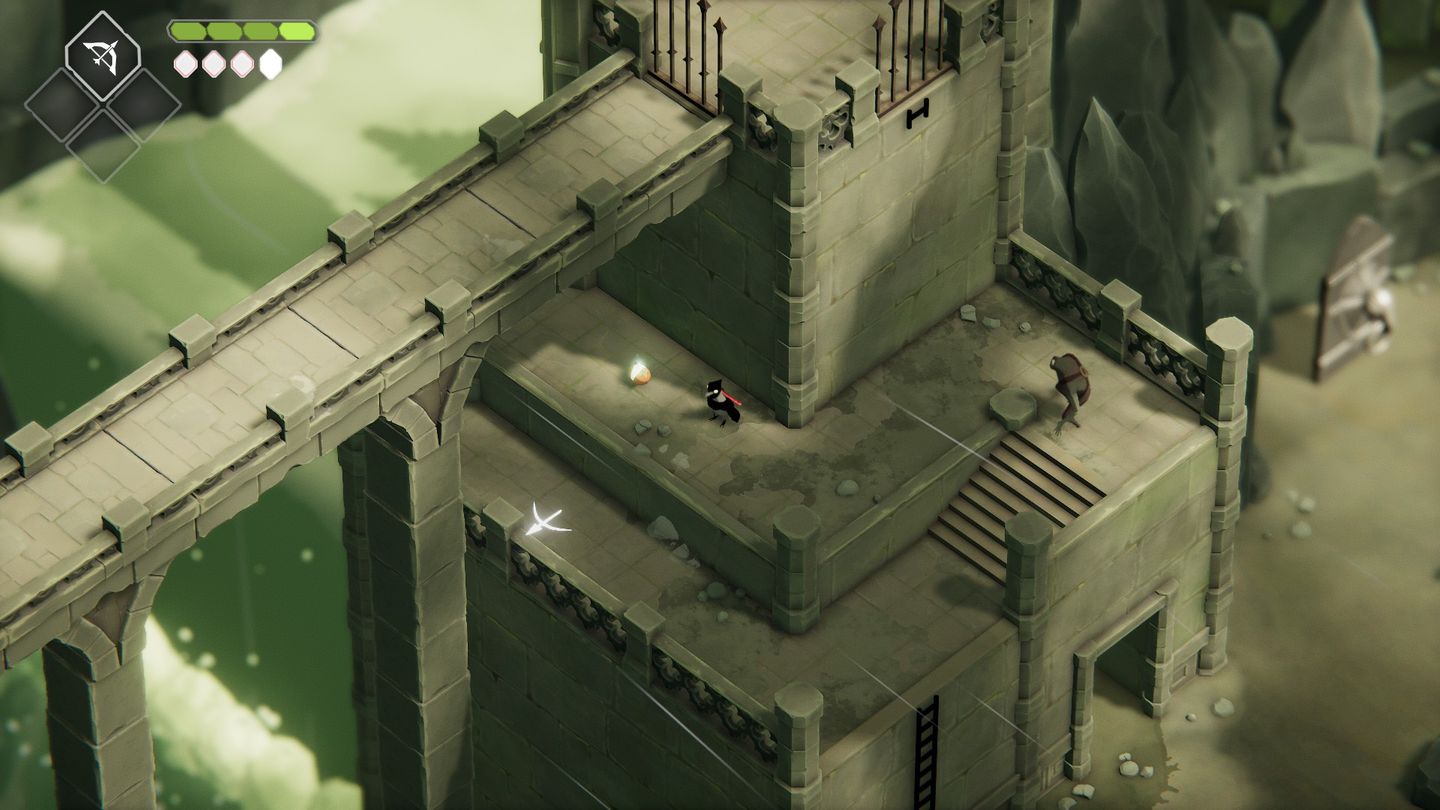1440x810 pixels.
Task: Select the bow and arrow ability icon
Action: point(102,55)
